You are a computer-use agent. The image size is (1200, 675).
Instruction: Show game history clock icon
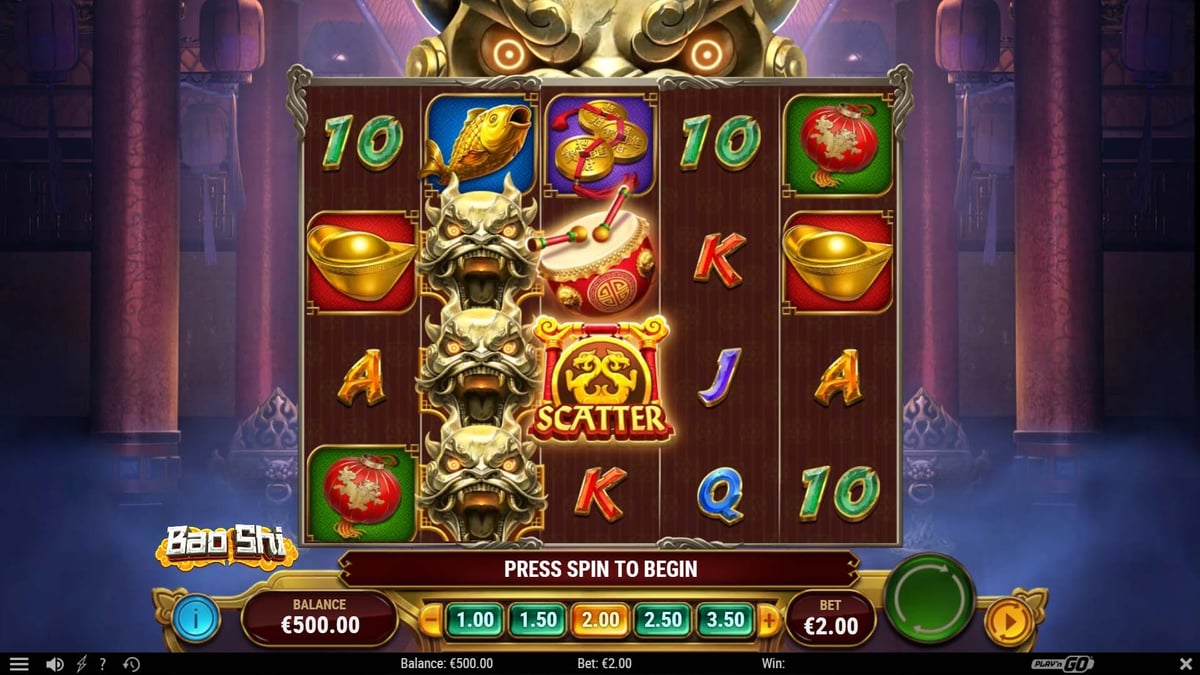(131, 664)
